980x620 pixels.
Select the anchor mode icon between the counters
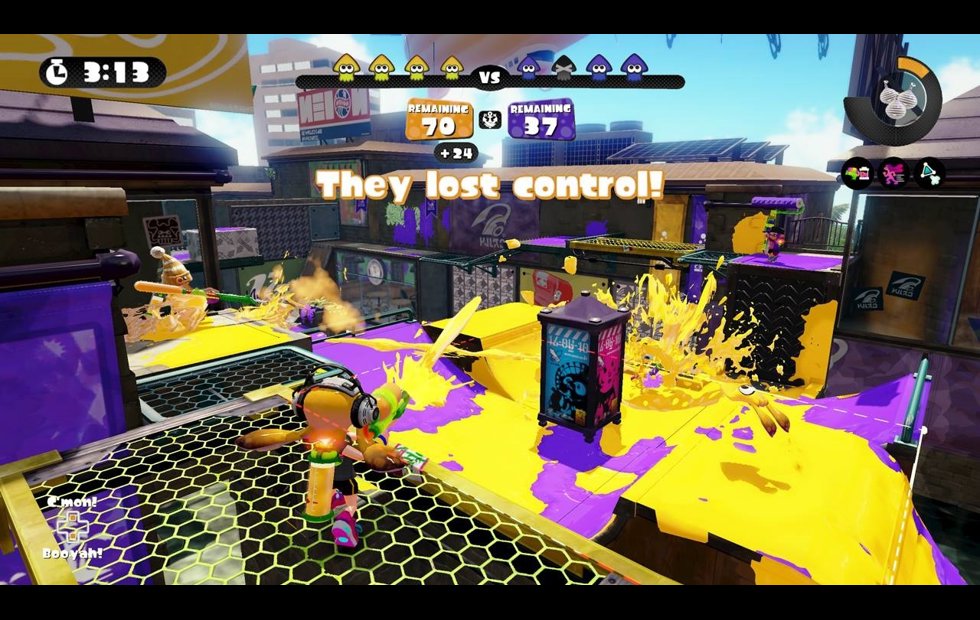[x=491, y=120]
